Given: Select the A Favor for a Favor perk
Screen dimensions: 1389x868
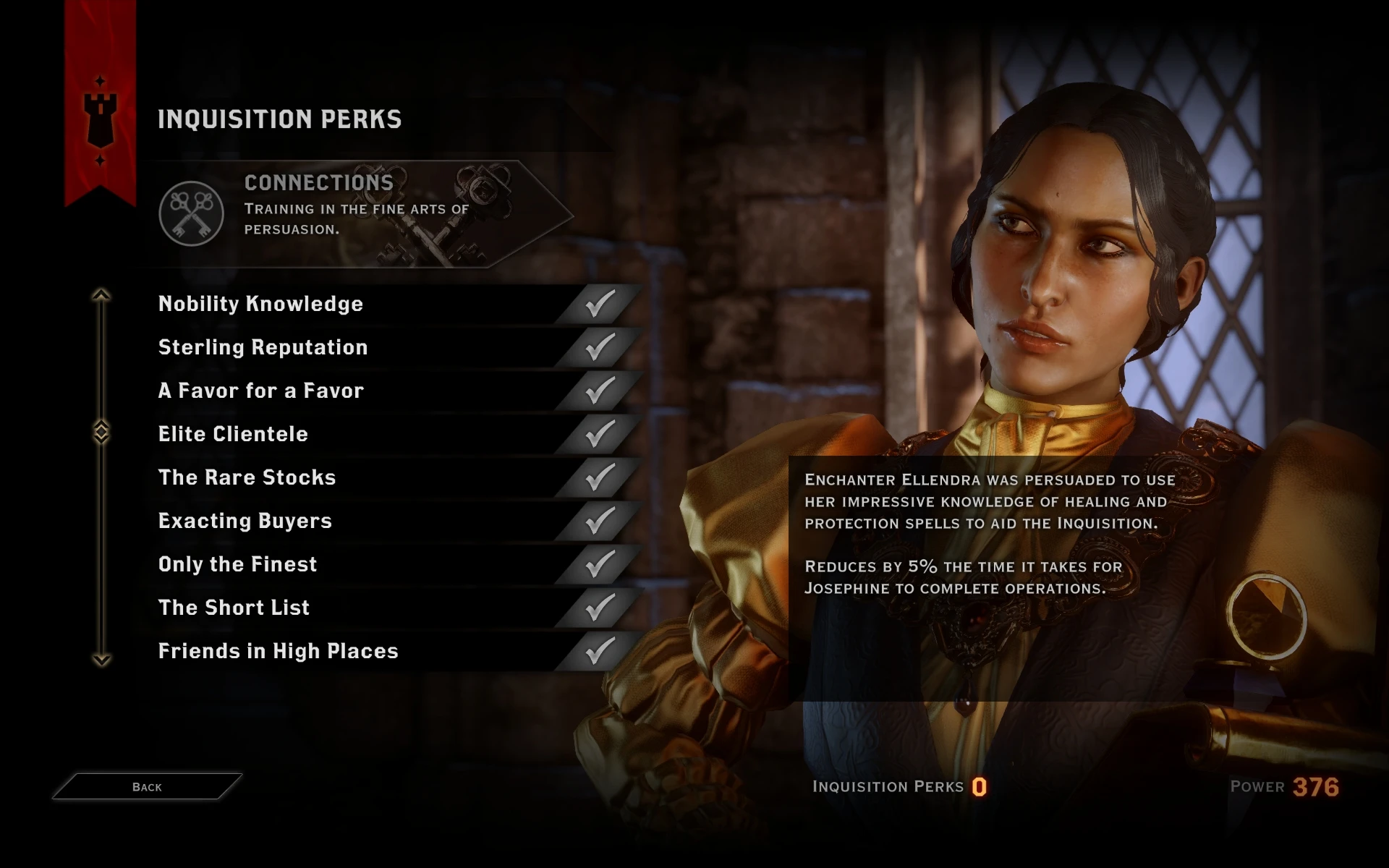Looking at the screenshot, I should click(x=260, y=391).
